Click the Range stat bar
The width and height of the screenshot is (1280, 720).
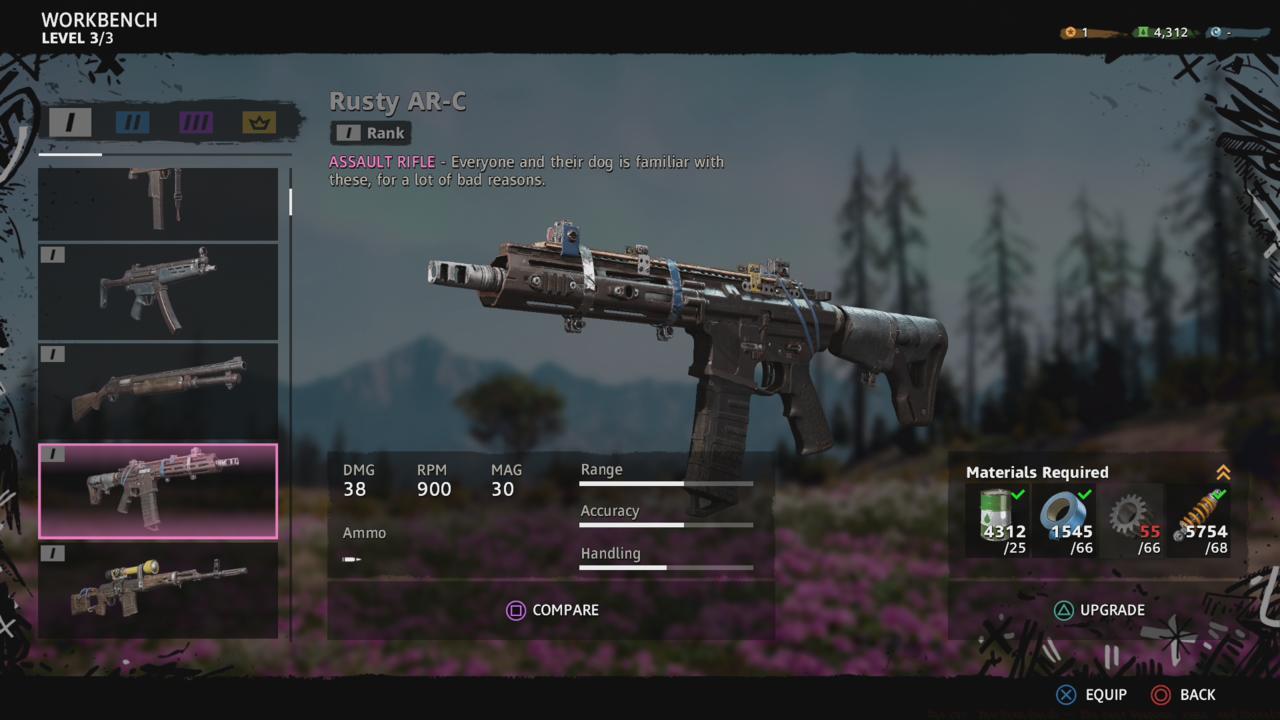click(x=666, y=484)
